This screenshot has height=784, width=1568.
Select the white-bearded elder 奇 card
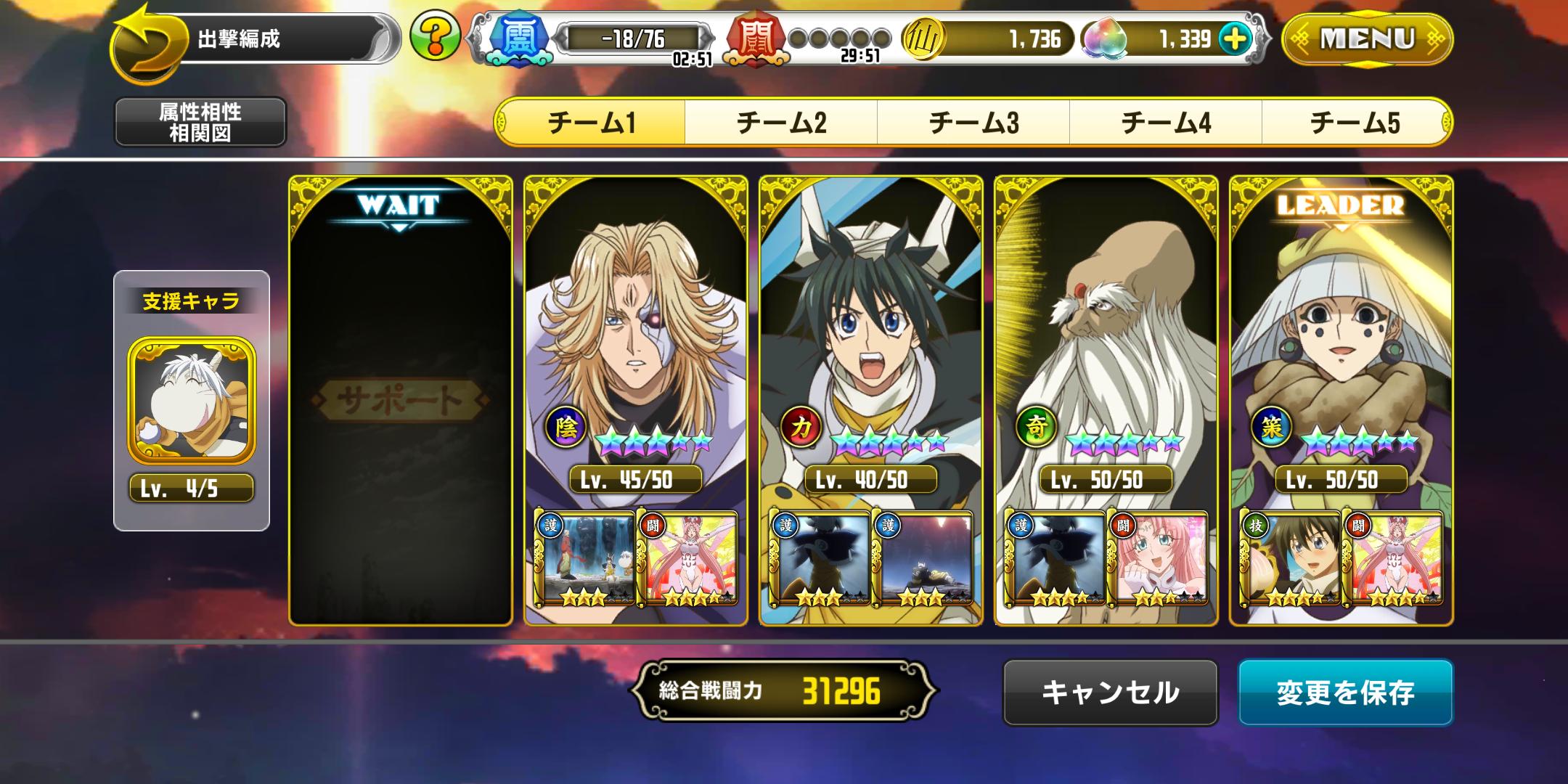point(1106,327)
